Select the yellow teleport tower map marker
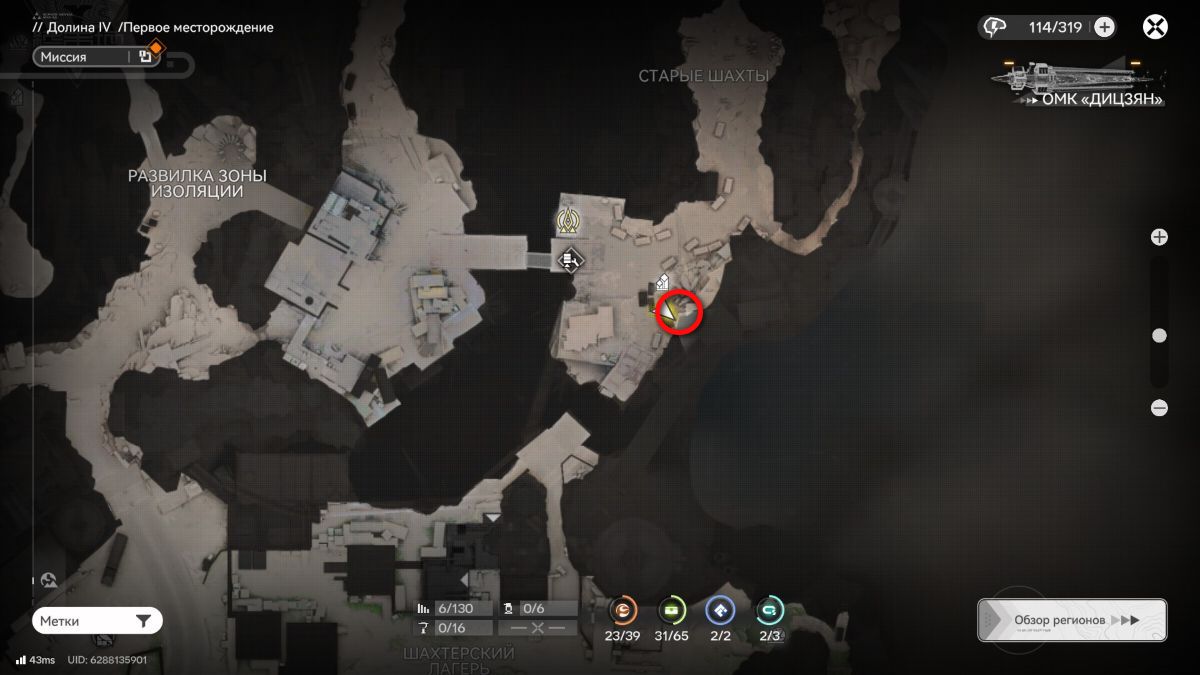The height and width of the screenshot is (675, 1200). [x=569, y=220]
